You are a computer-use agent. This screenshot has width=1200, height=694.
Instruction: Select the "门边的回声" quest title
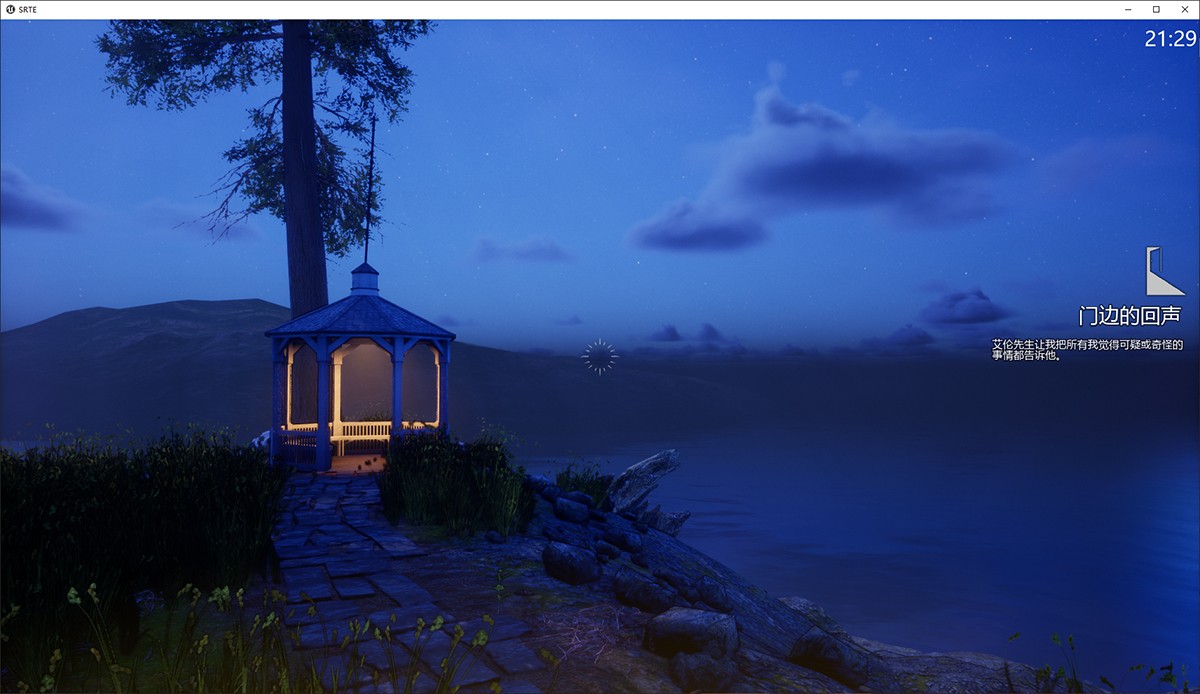pyautogui.click(x=1129, y=316)
